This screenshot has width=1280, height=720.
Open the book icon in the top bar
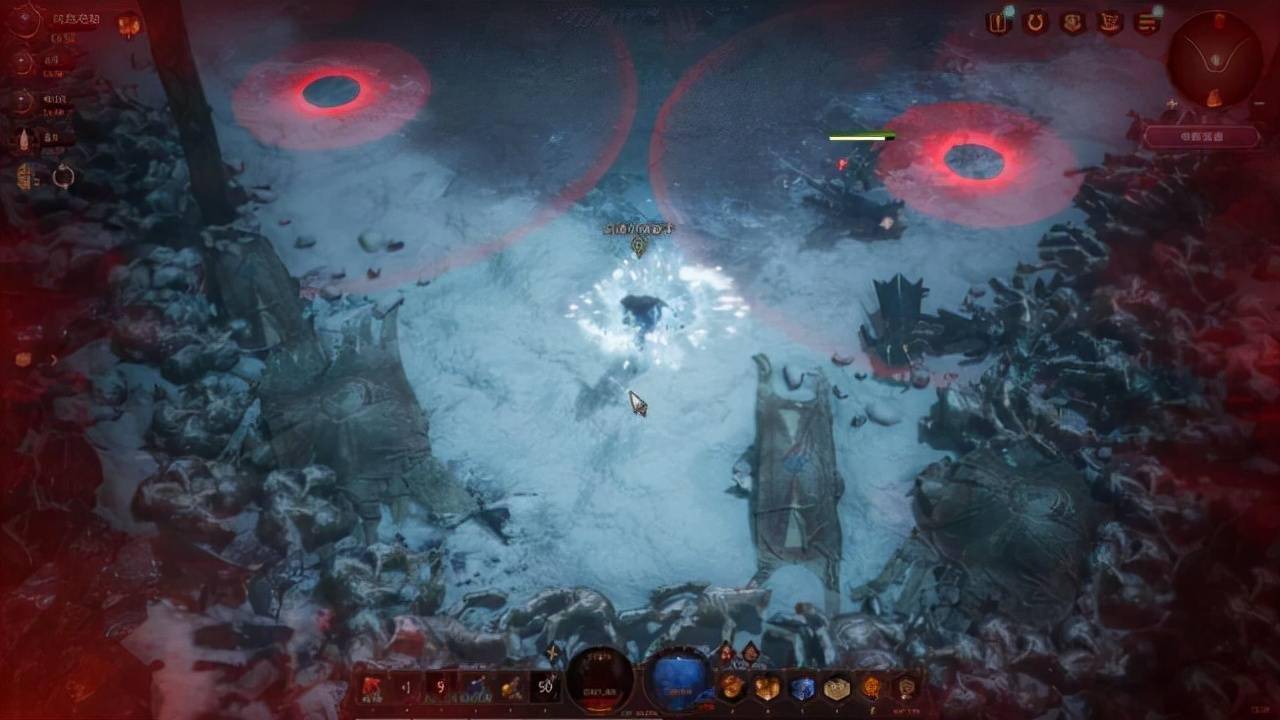[x=997, y=23]
